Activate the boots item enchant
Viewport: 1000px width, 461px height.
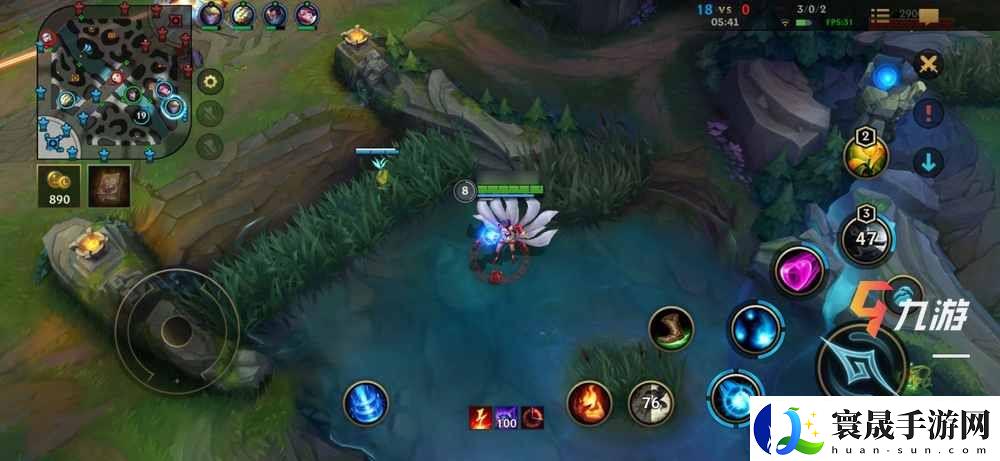pyautogui.click(x=670, y=327)
